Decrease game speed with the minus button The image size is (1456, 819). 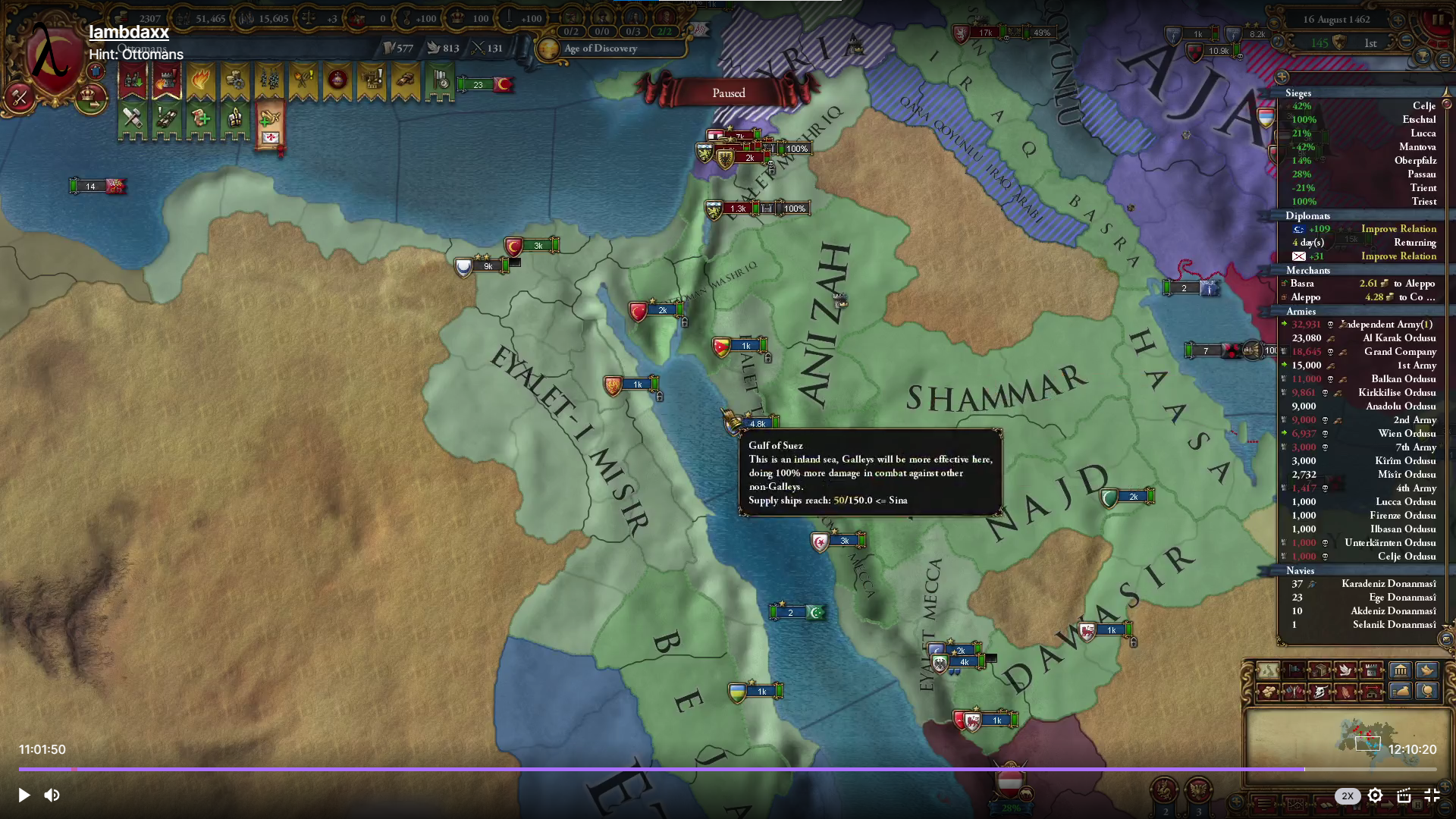pos(1407,42)
